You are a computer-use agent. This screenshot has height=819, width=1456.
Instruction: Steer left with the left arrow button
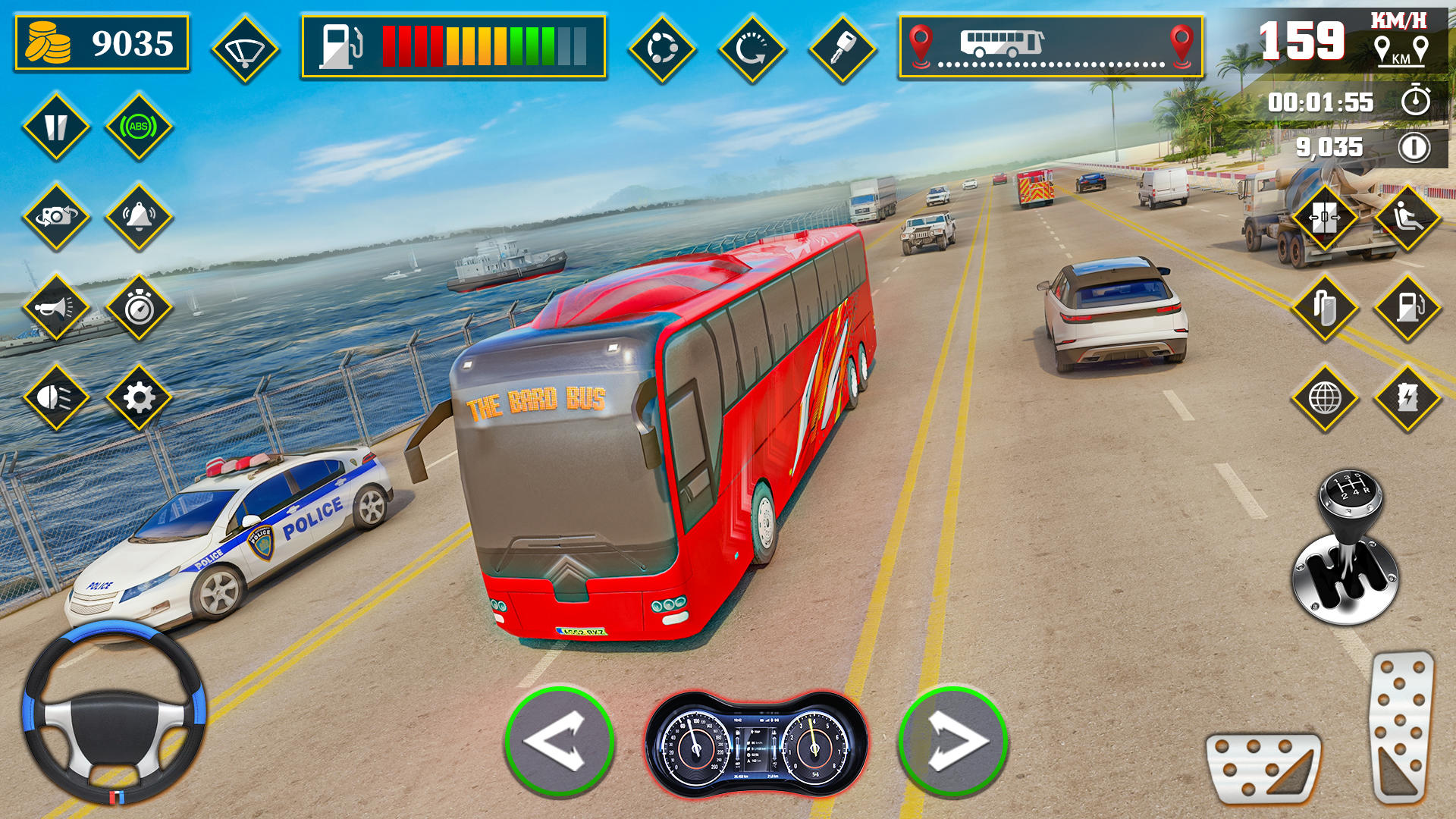coord(559,741)
